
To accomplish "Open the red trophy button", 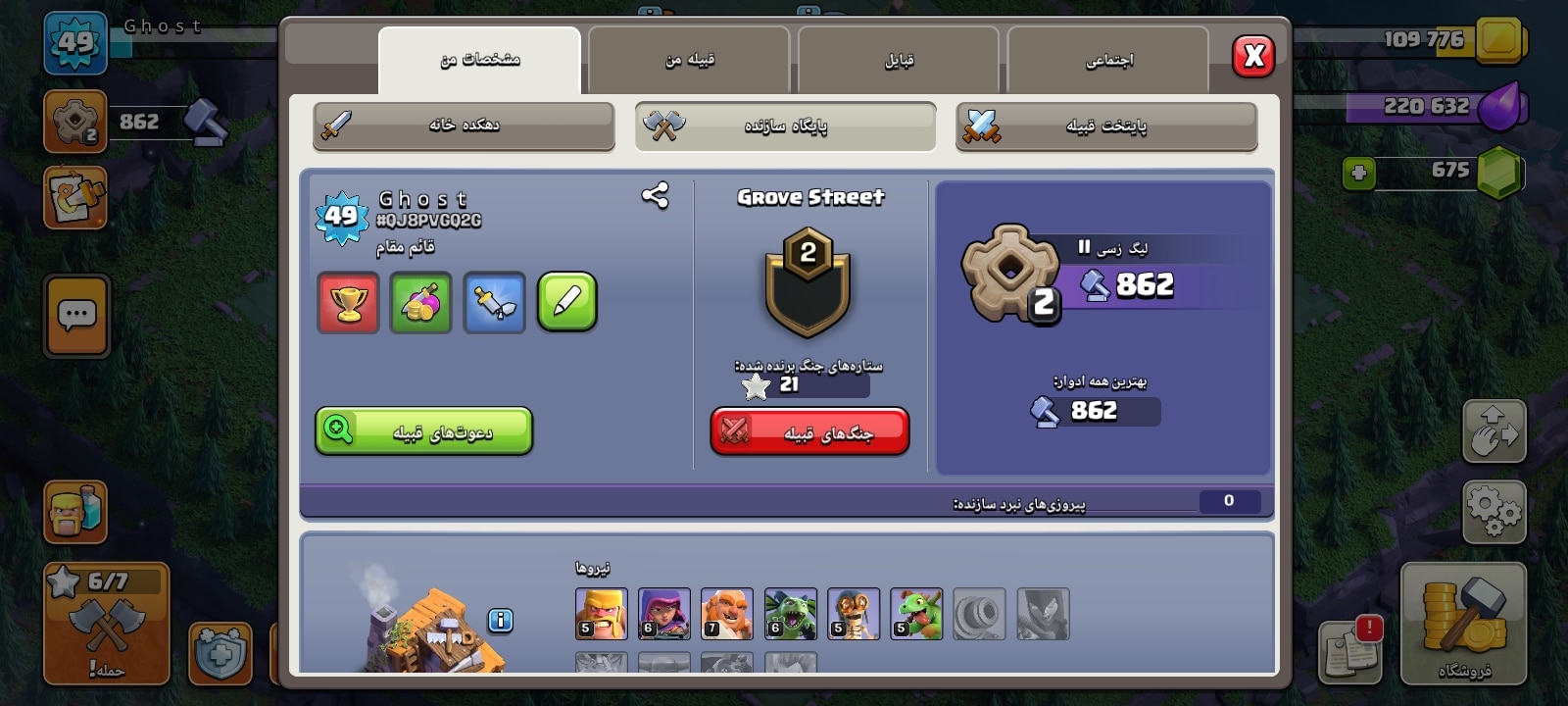I will pos(348,303).
